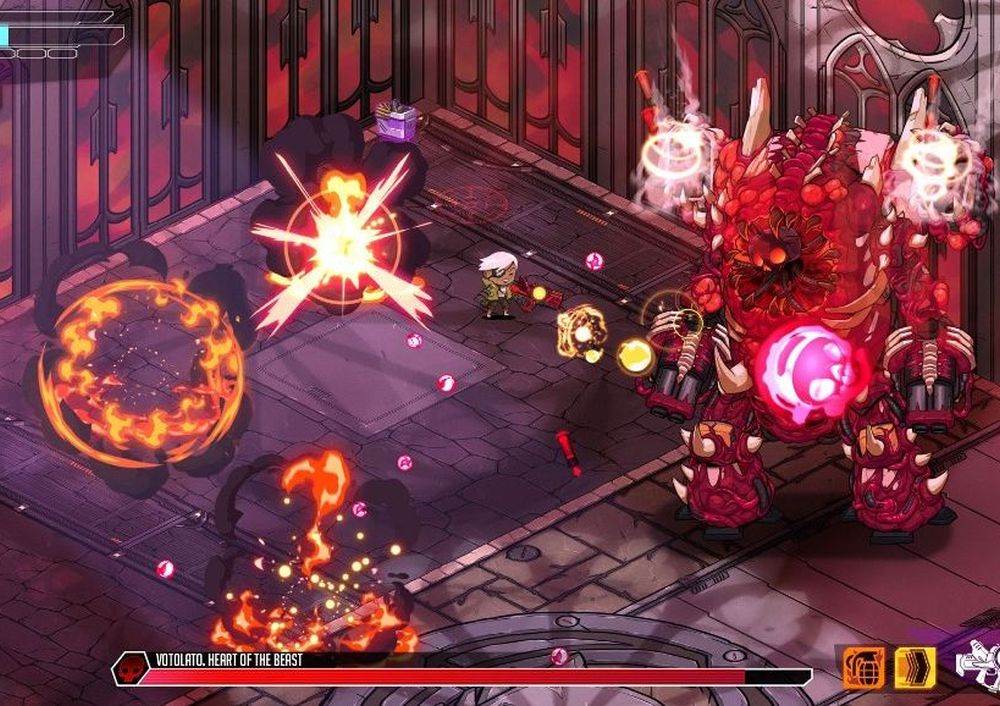Screen dimensions: 1000x706
Task: Activate the orange grenade ability icon
Action: [863, 668]
